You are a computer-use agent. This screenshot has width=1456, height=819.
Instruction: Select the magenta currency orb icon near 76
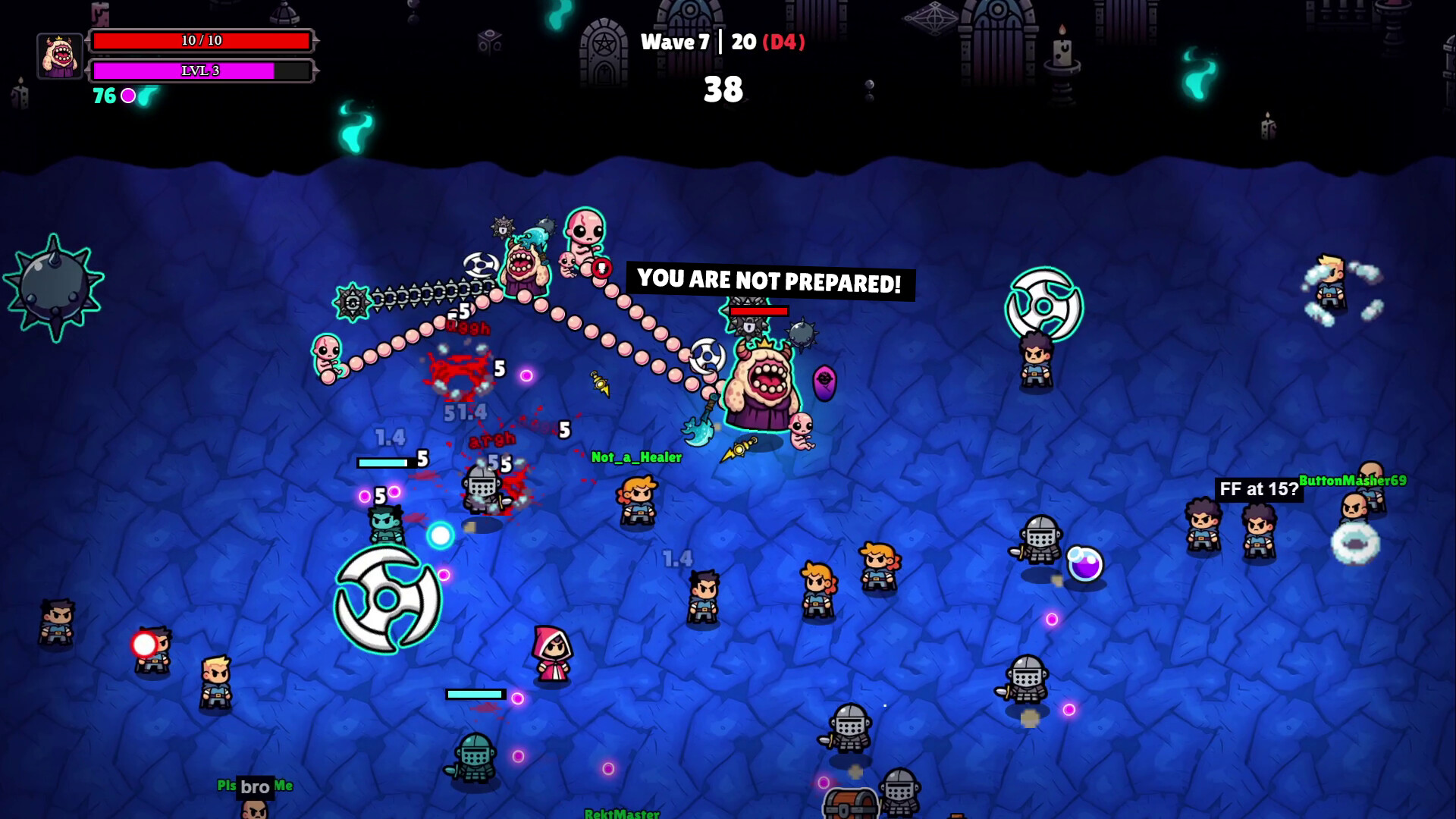pos(129,96)
